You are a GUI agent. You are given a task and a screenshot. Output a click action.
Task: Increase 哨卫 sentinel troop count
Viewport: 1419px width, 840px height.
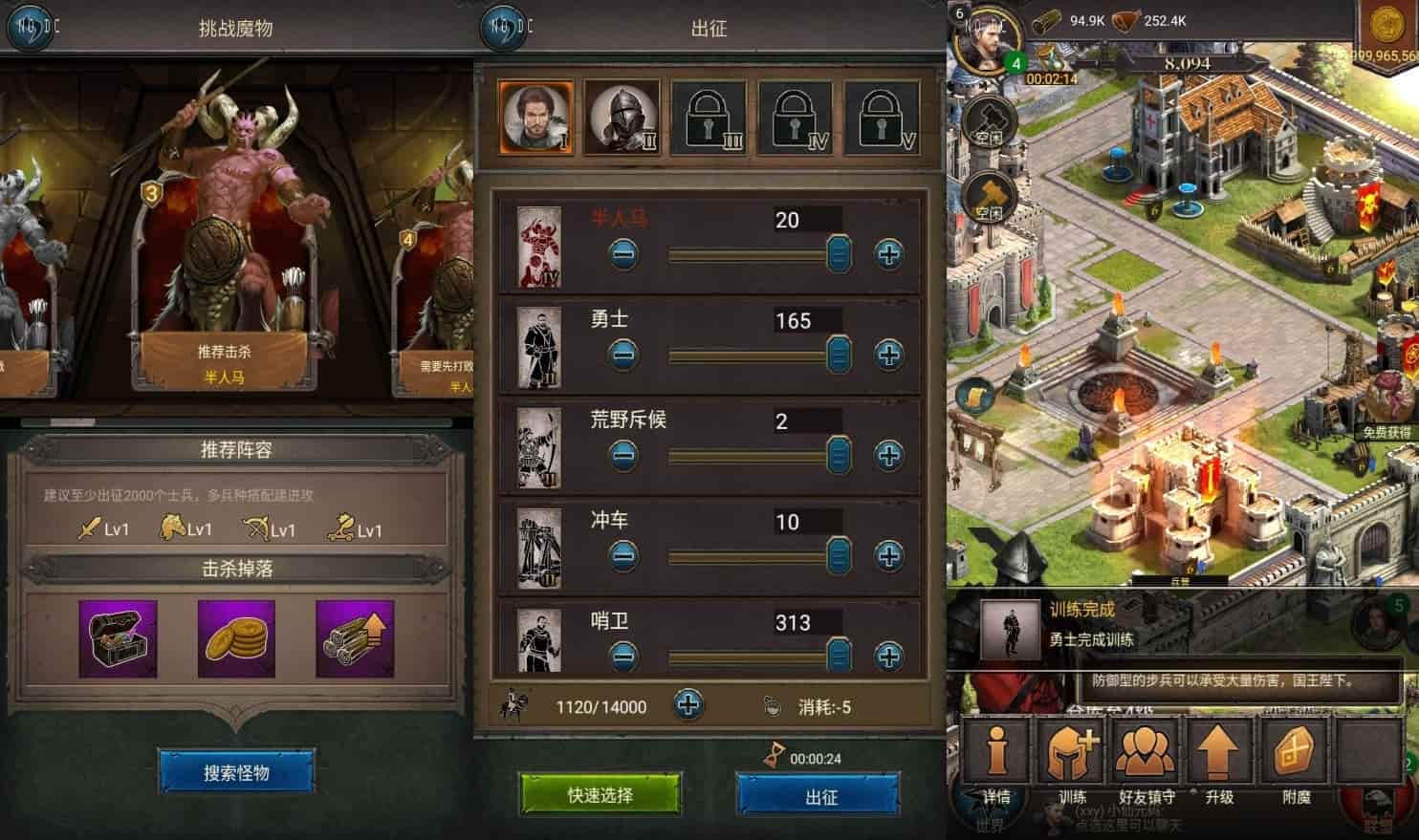pyautogui.click(x=888, y=657)
